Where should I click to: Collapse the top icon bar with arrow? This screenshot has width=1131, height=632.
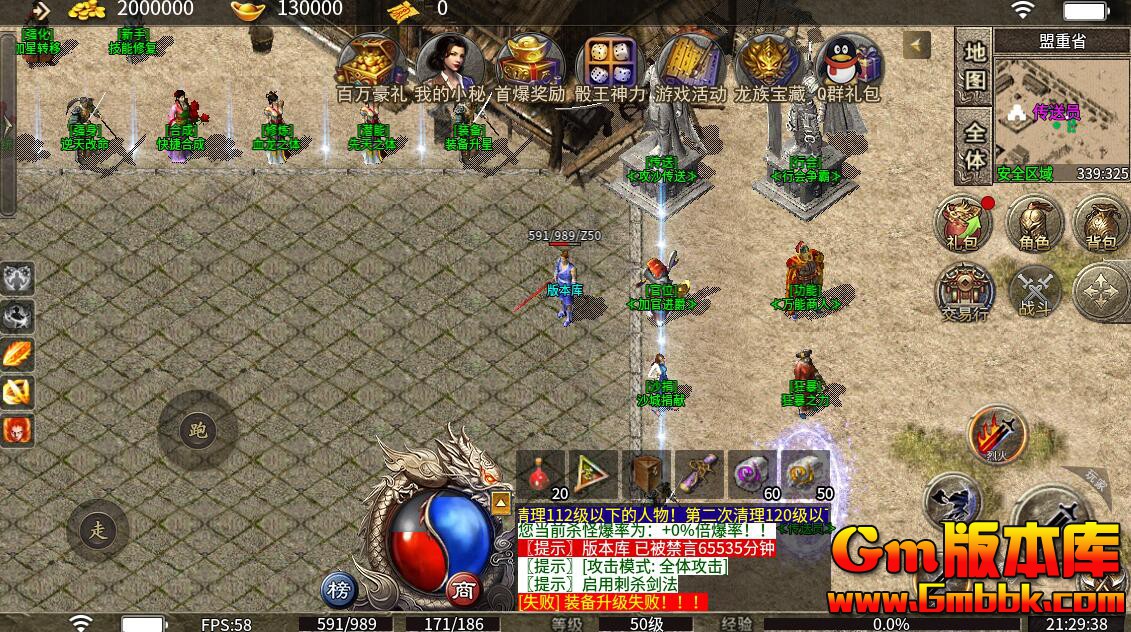click(x=916, y=44)
